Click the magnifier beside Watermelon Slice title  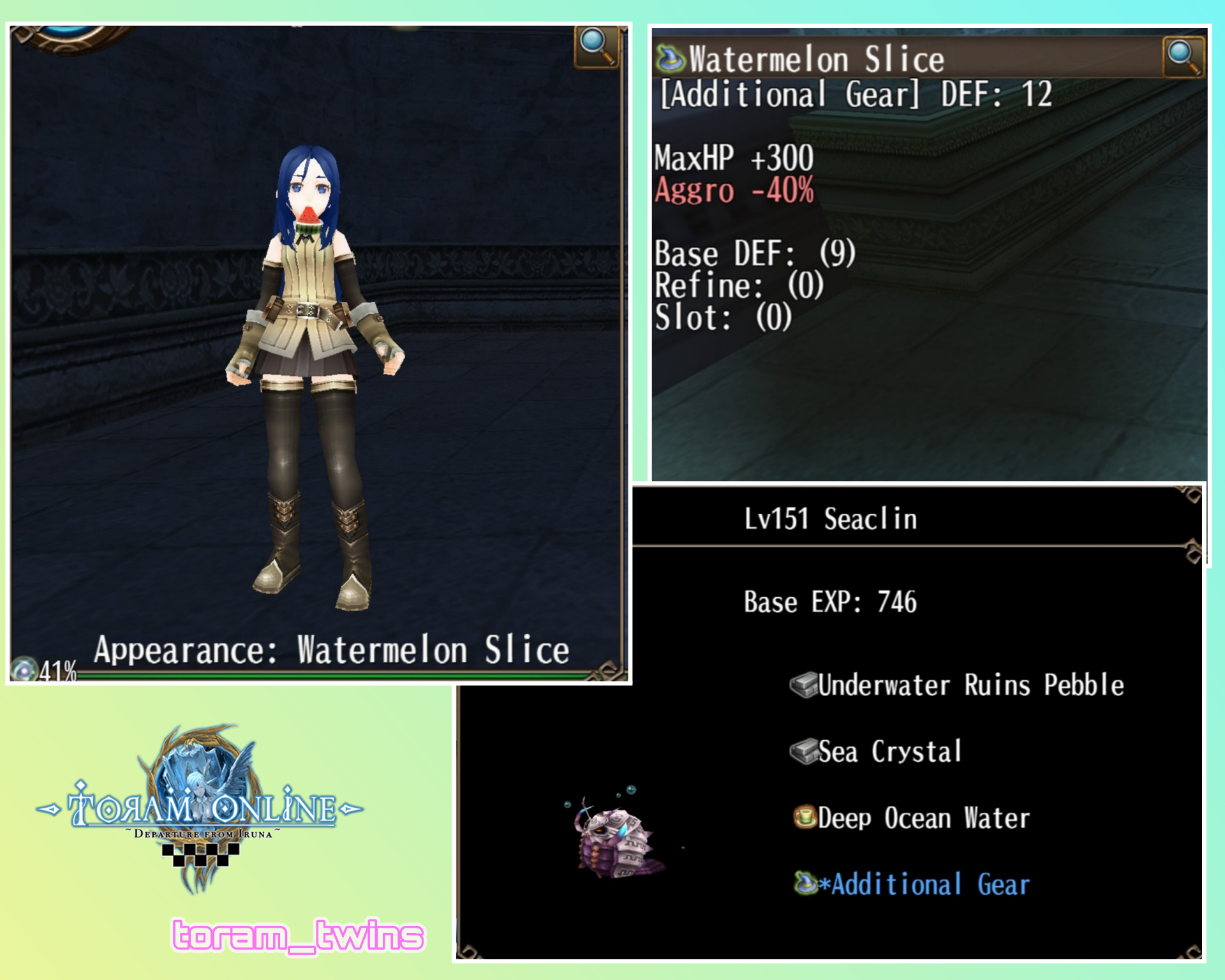[1184, 57]
